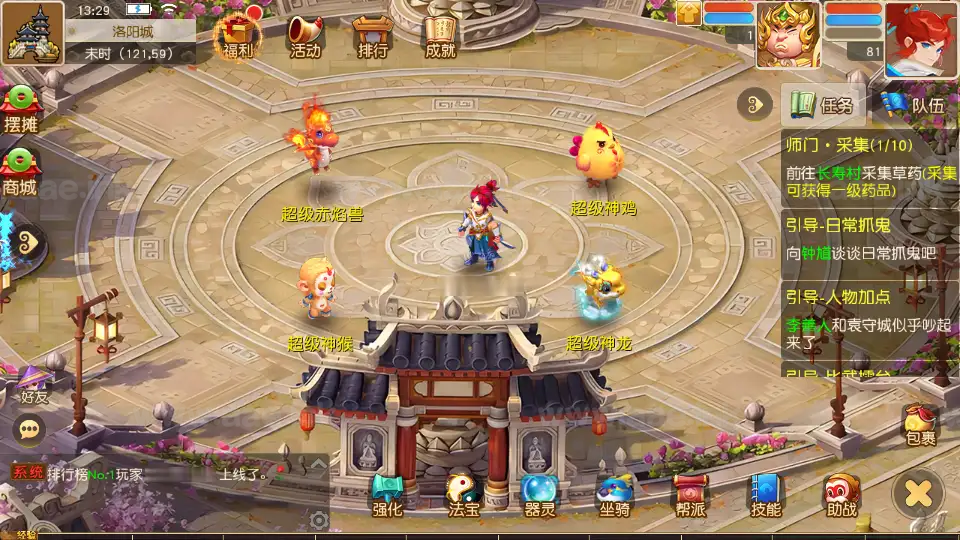This screenshot has height=540, width=960.
Task: Close the bottom menu with X button
Action: (x=918, y=493)
